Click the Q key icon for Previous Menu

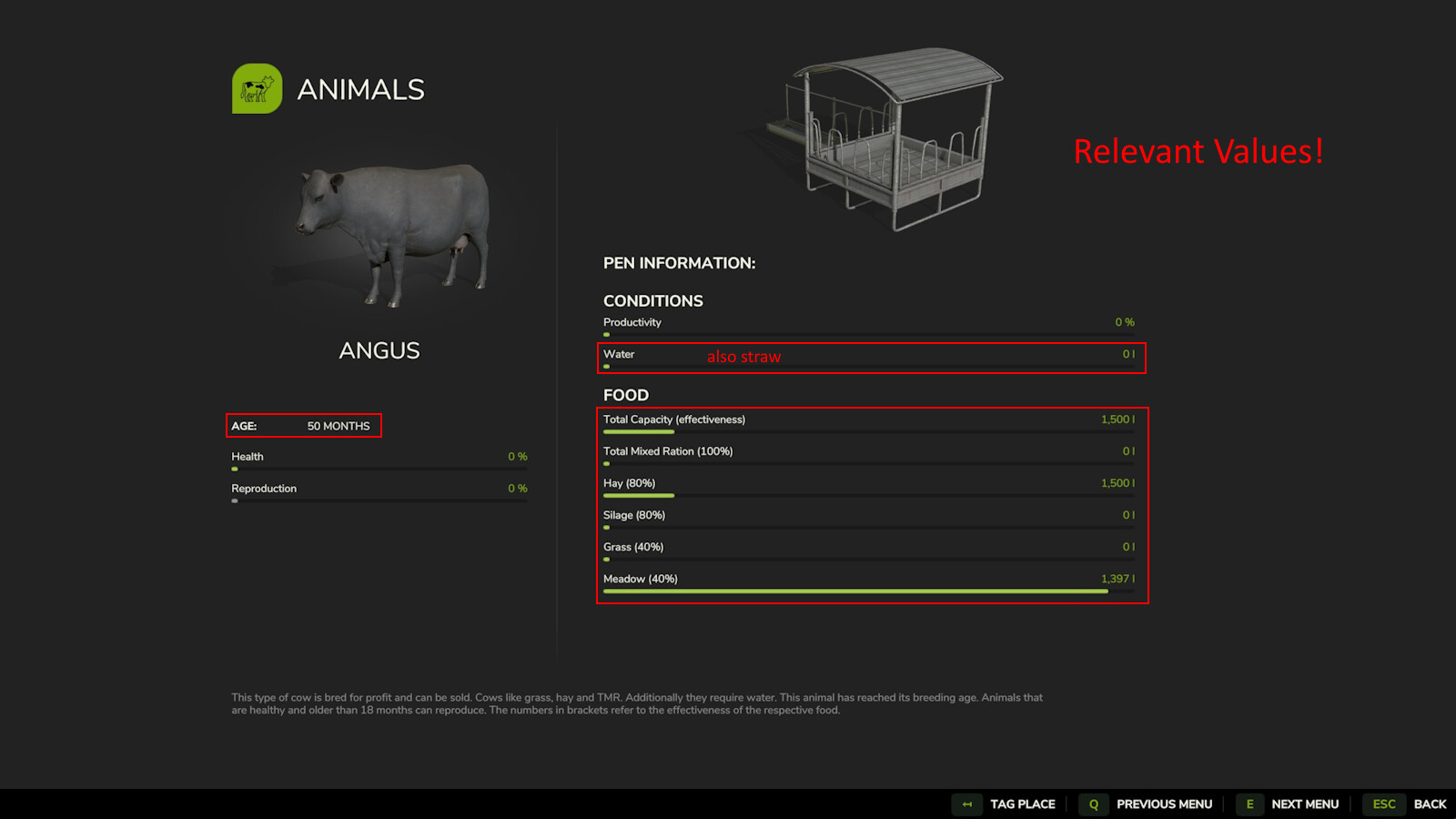[x=1092, y=804]
